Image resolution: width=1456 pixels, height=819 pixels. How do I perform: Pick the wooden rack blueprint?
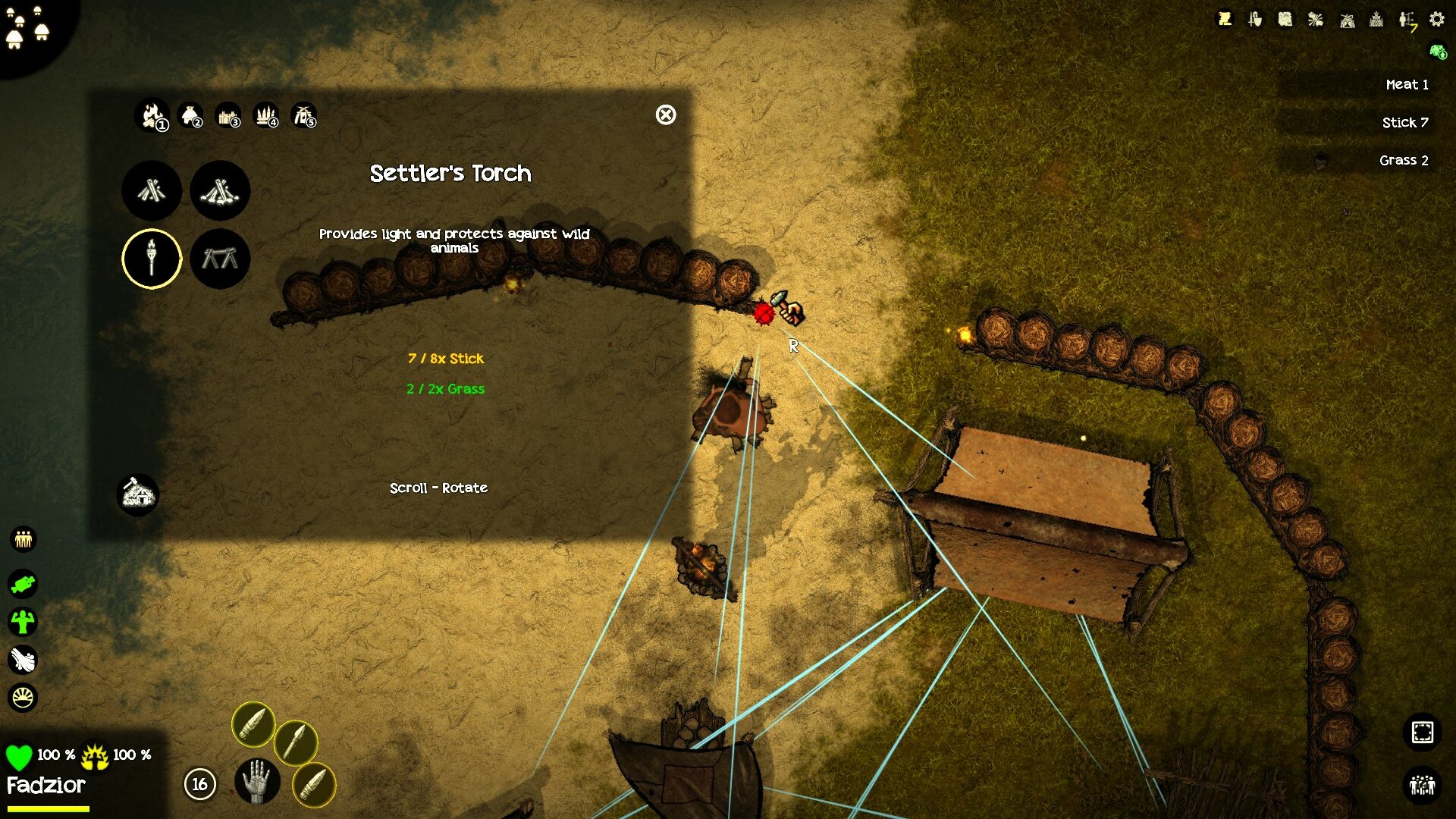(220, 259)
